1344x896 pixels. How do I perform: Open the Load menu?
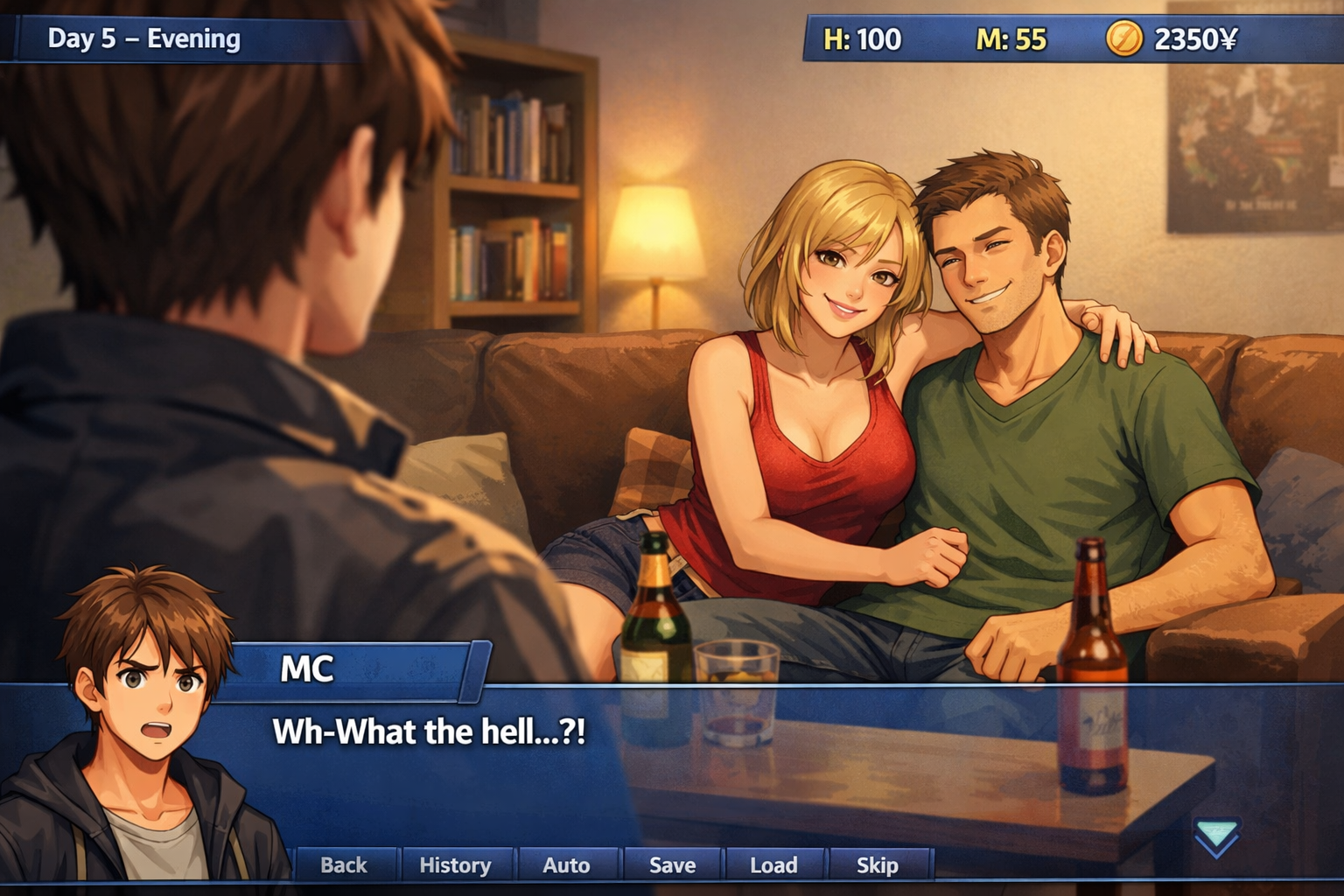coord(773,864)
